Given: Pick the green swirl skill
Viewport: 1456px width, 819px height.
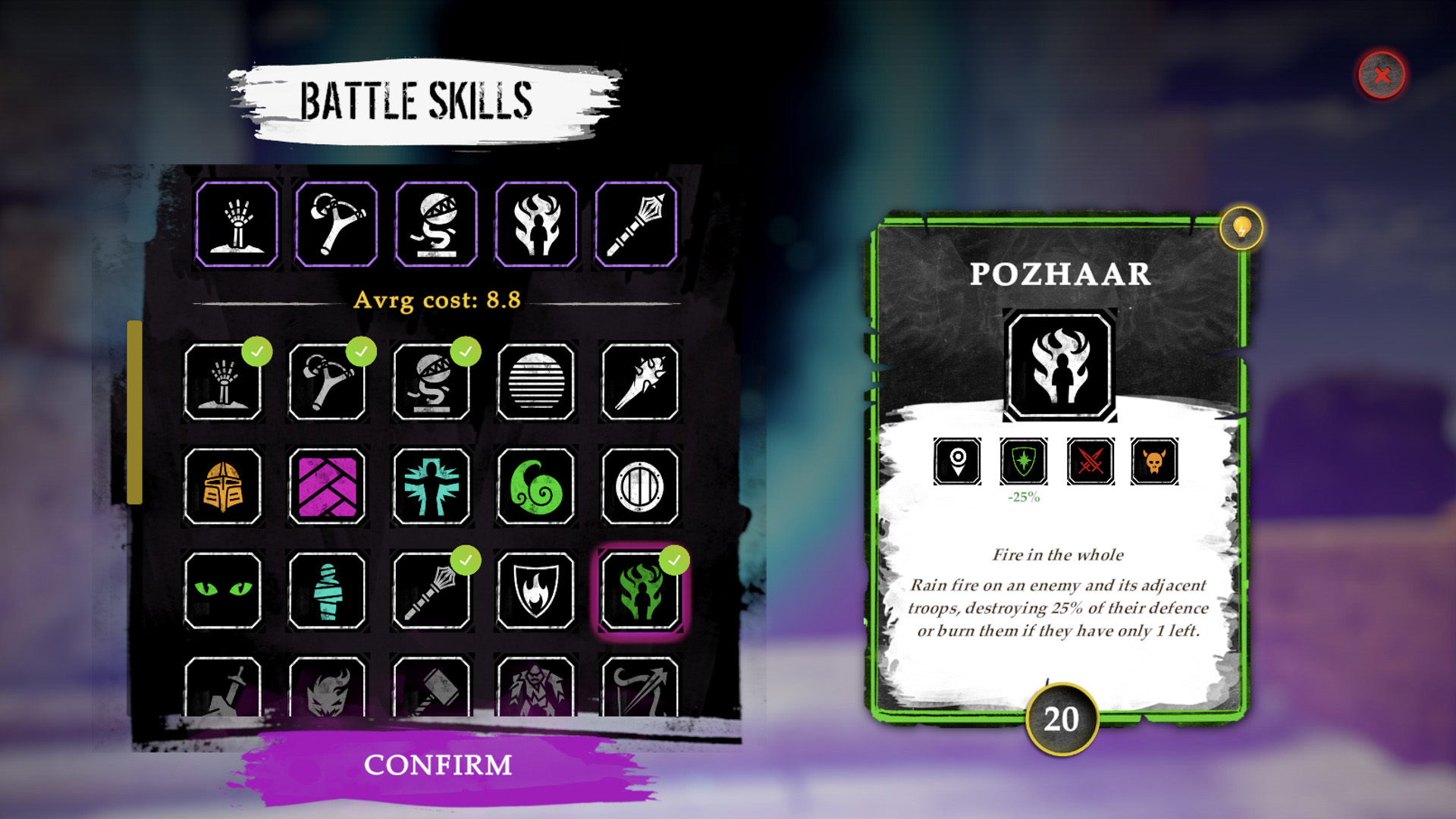Looking at the screenshot, I should click(x=536, y=486).
